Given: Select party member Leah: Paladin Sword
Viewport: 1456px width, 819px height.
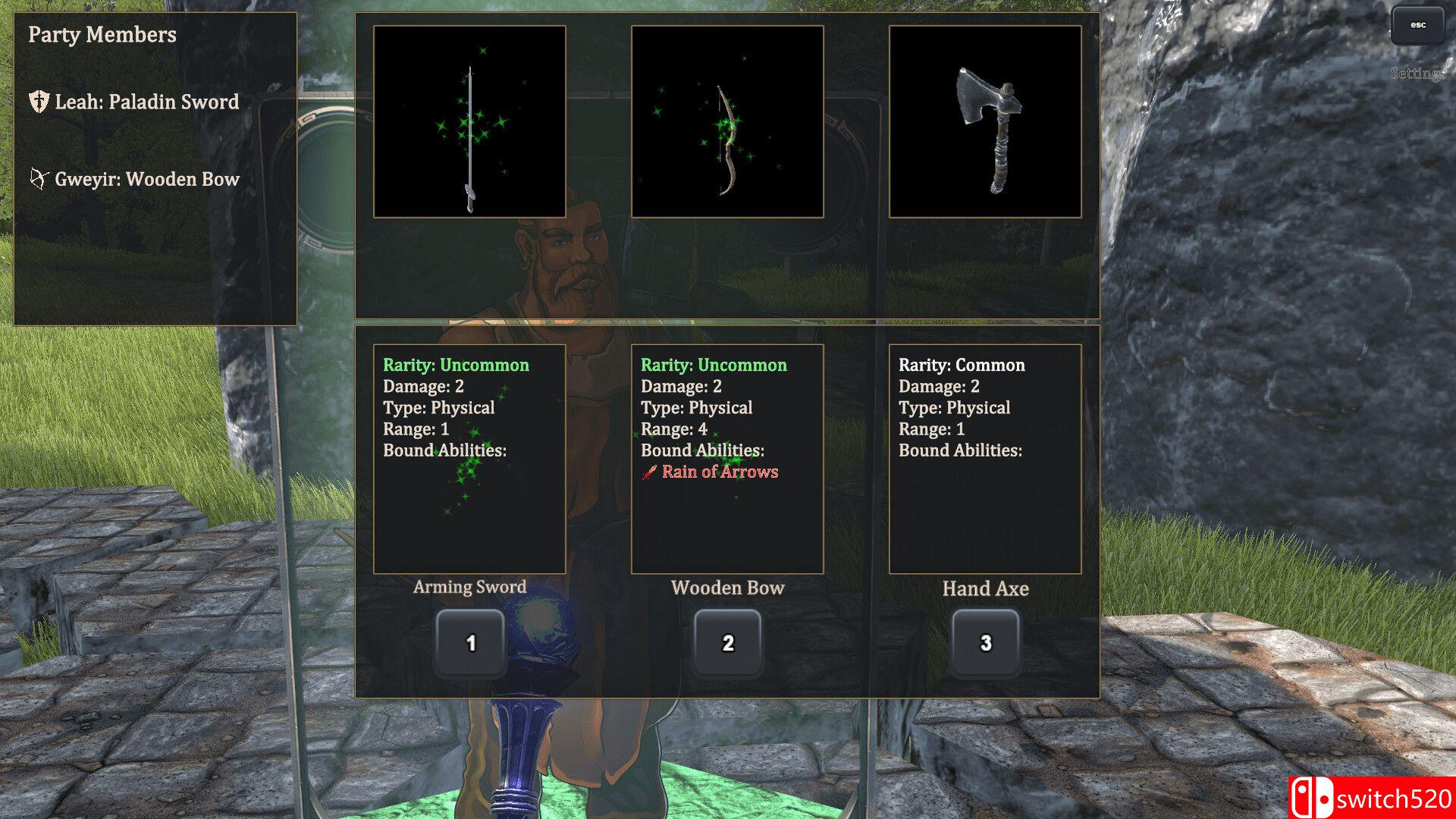Looking at the screenshot, I should tap(146, 102).
